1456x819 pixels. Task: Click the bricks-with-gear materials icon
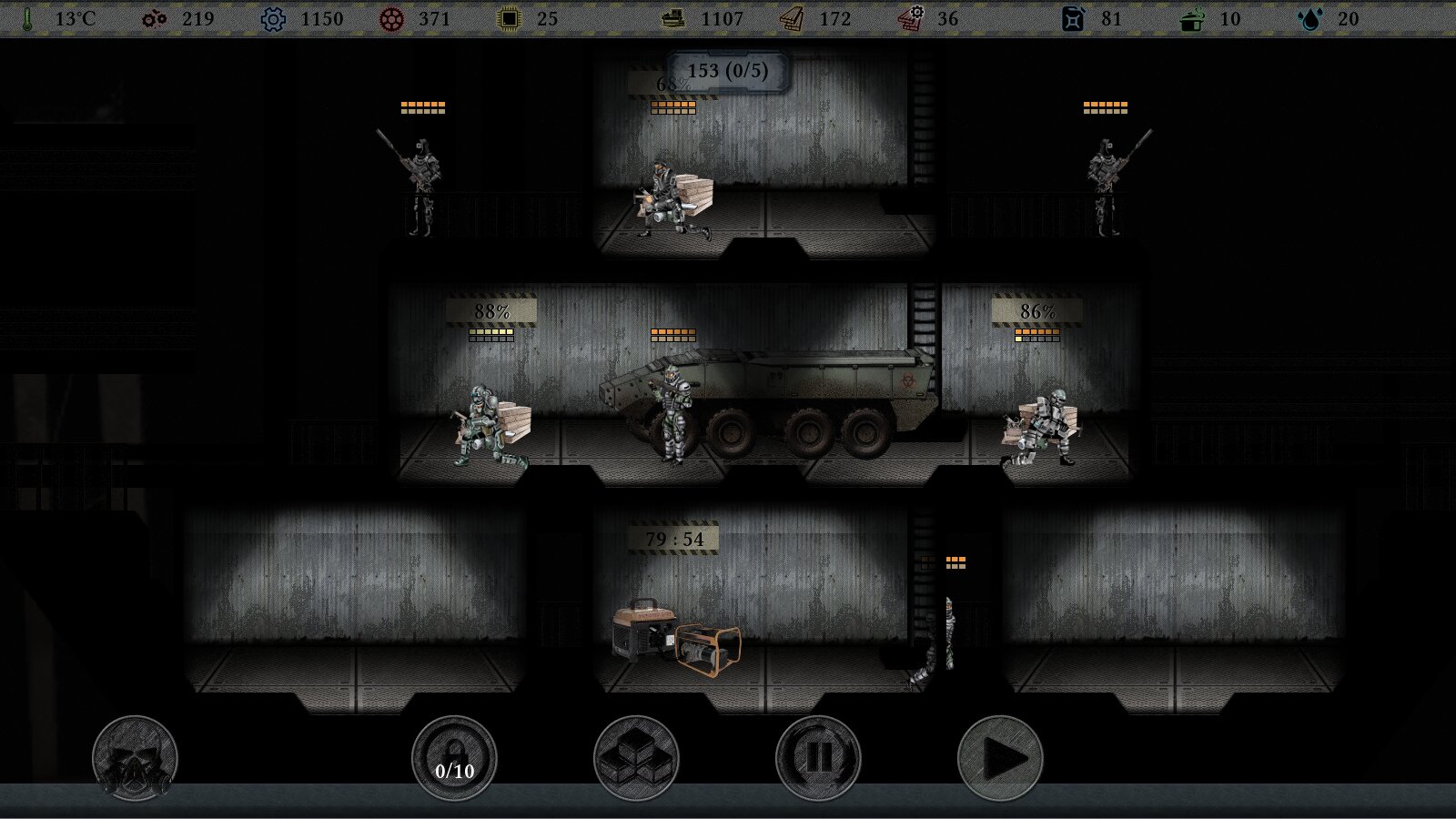(911, 17)
